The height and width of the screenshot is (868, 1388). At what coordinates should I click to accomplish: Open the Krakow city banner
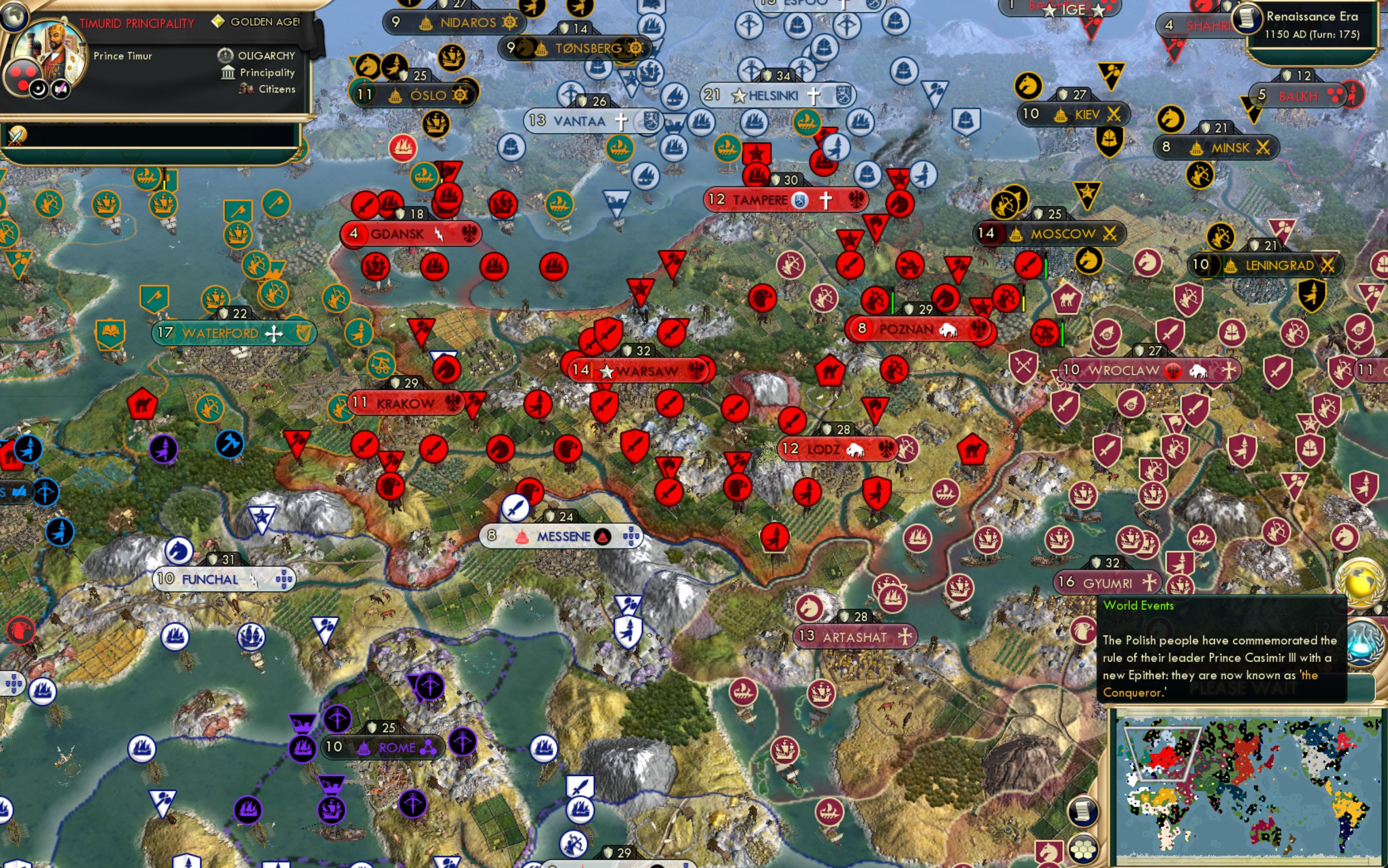[407, 403]
